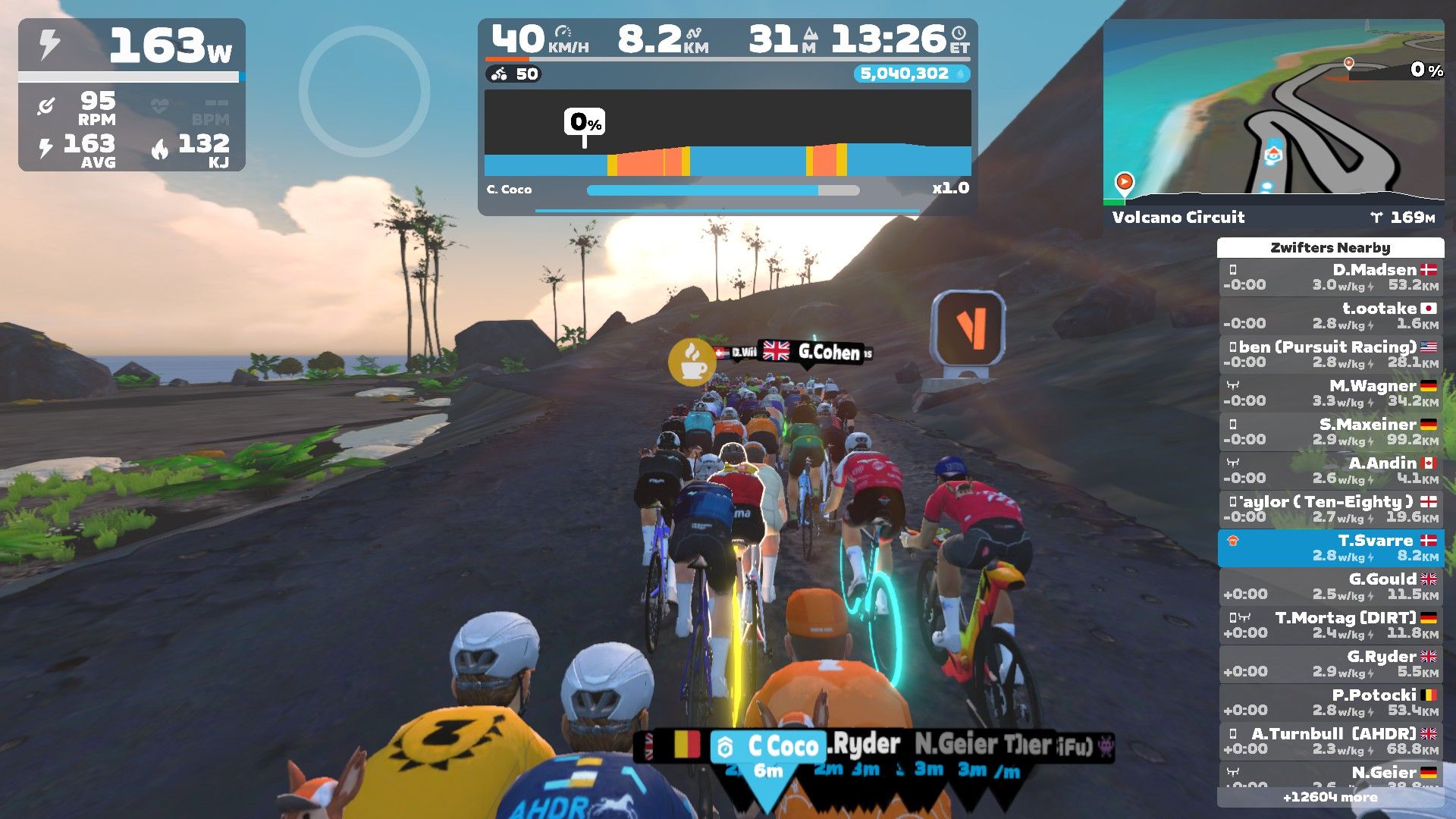Select M.Wagner from nearby riders

pyautogui.click(x=1331, y=394)
